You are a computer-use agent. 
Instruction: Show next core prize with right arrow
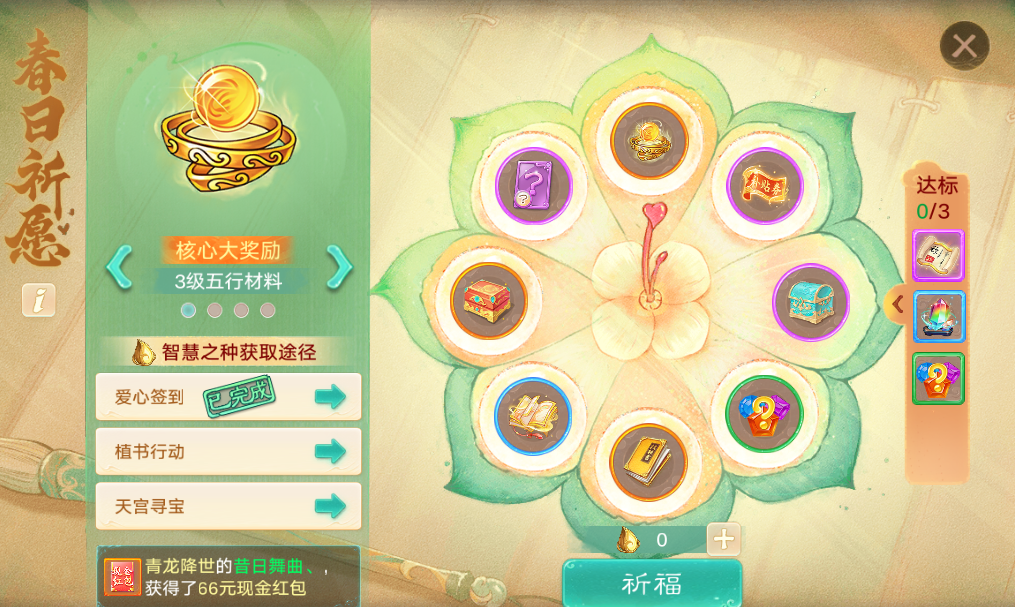(340, 266)
